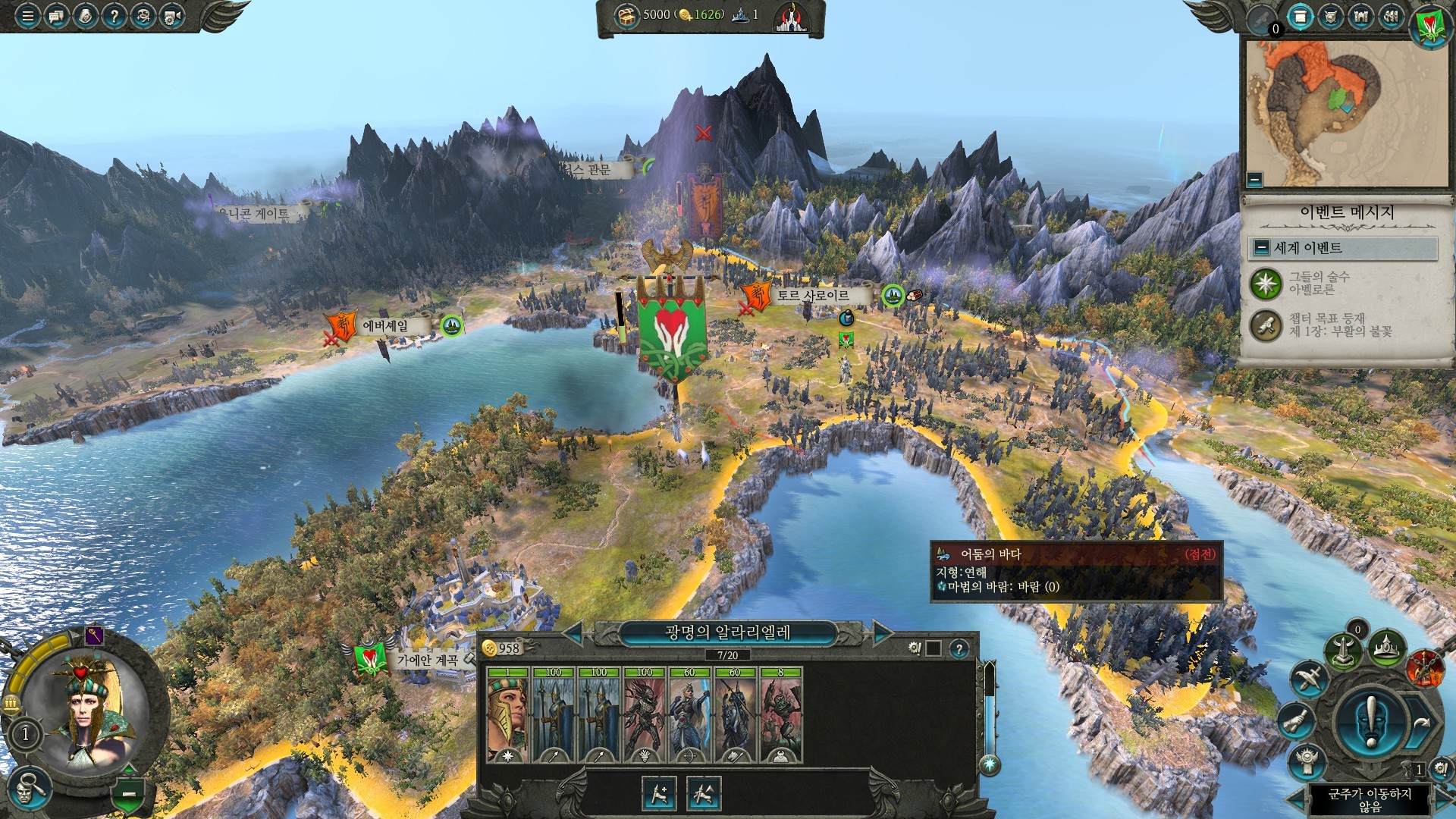Open the 그들의 술수 아벨로른 event message

point(1319,284)
